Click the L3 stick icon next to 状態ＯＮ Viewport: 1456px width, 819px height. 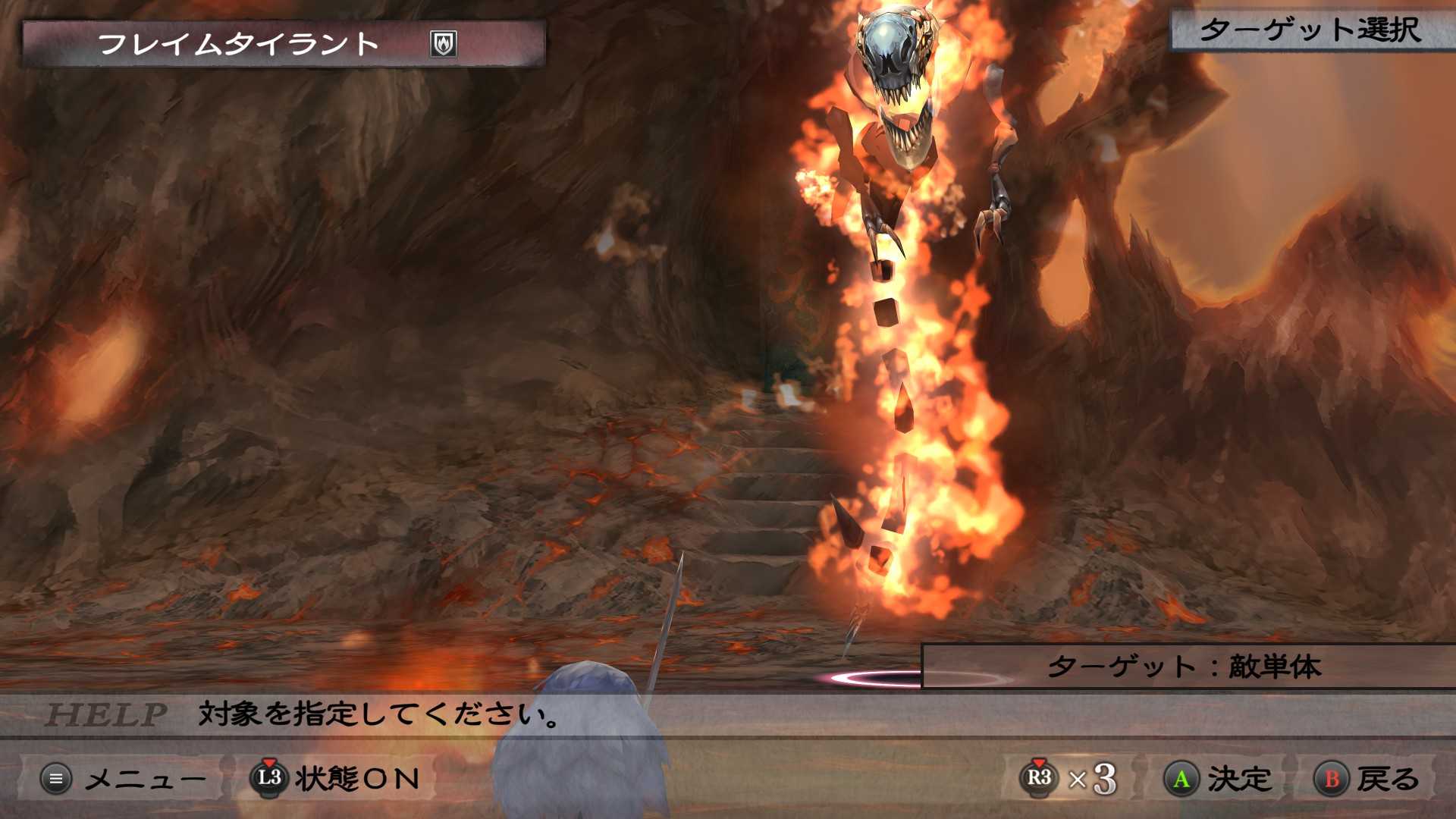click(x=271, y=779)
